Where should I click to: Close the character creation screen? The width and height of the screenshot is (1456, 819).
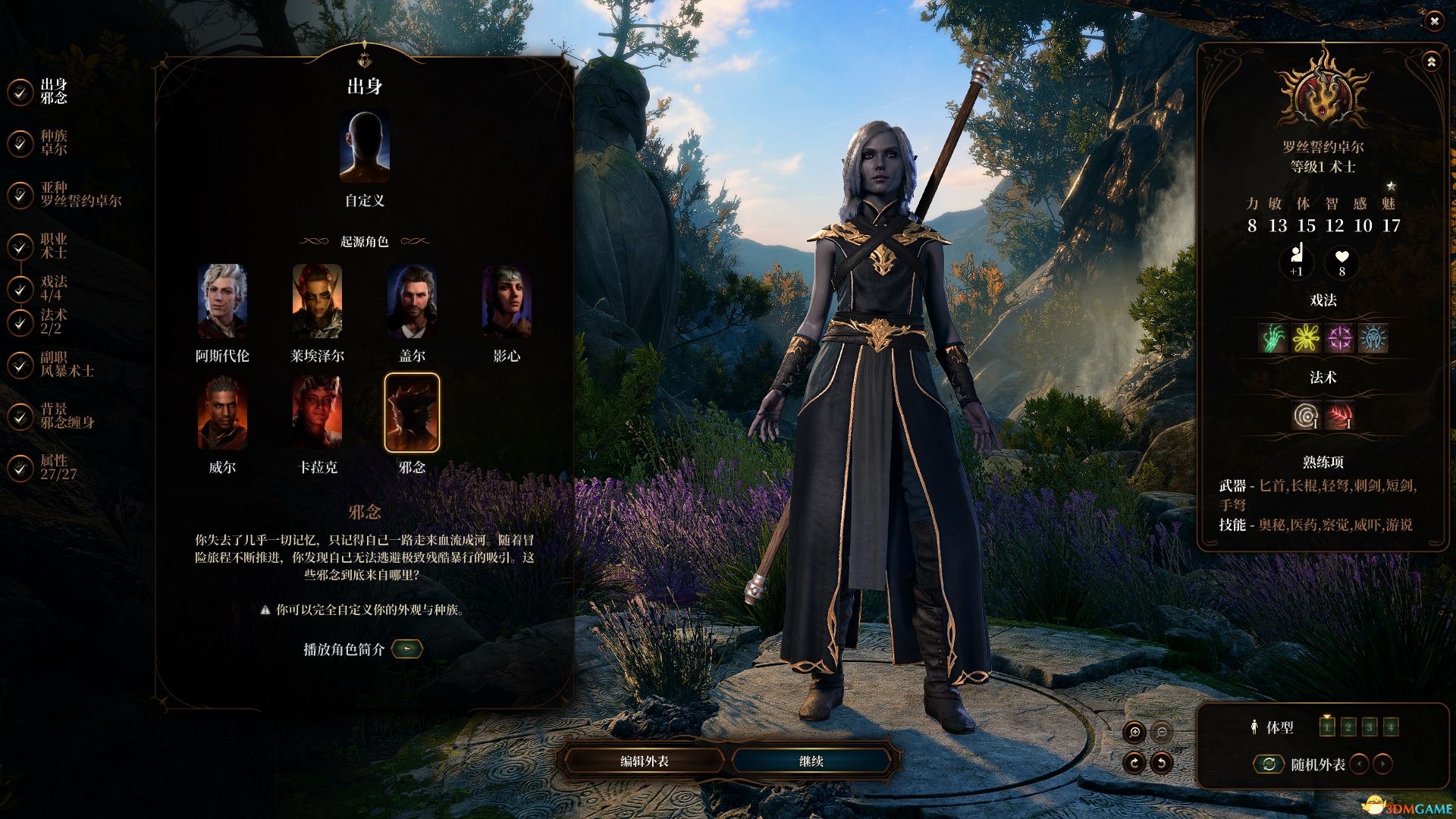(1434, 21)
